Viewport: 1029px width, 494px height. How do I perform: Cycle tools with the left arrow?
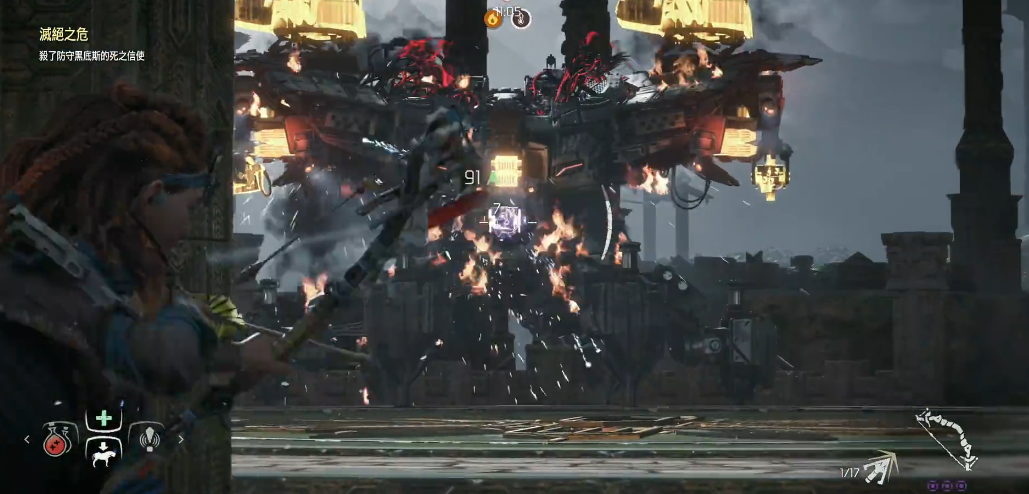click(x=28, y=438)
